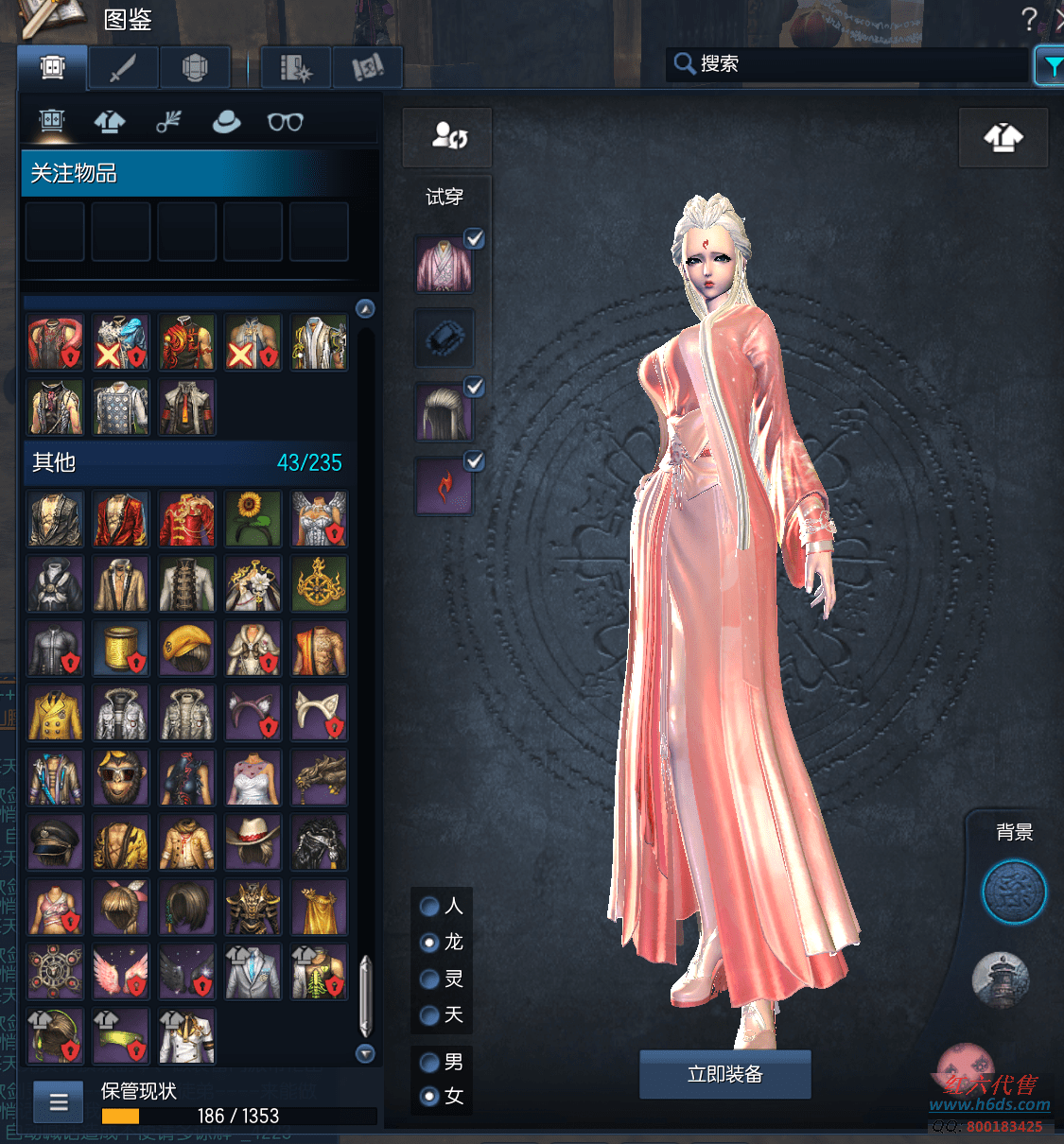Click the 立即装备 equip button
Screen dimensions: 1064x1144
pyautogui.click(x=724, y=1074)
